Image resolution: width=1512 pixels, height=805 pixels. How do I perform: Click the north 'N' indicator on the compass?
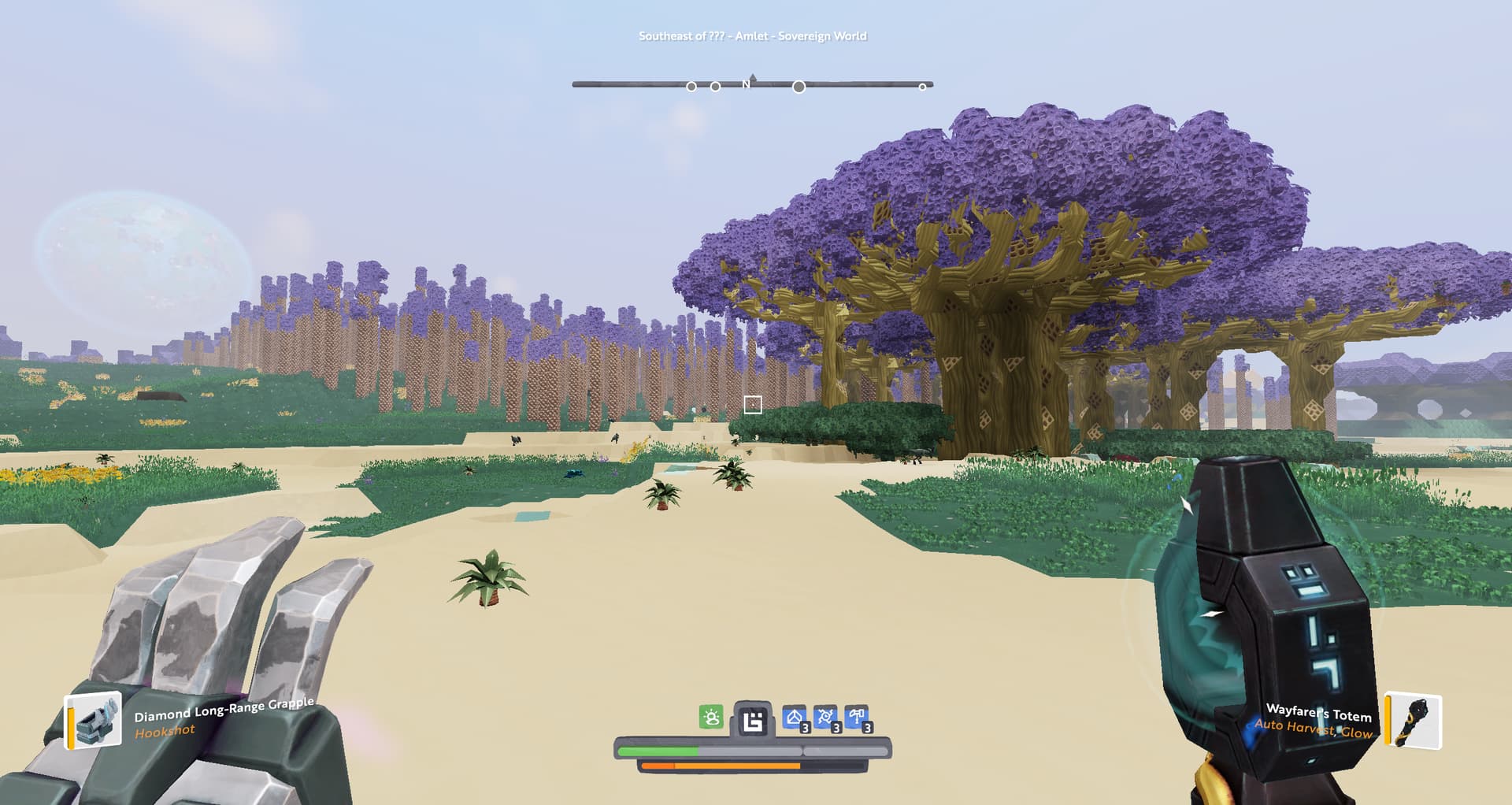tap(746, 84)
